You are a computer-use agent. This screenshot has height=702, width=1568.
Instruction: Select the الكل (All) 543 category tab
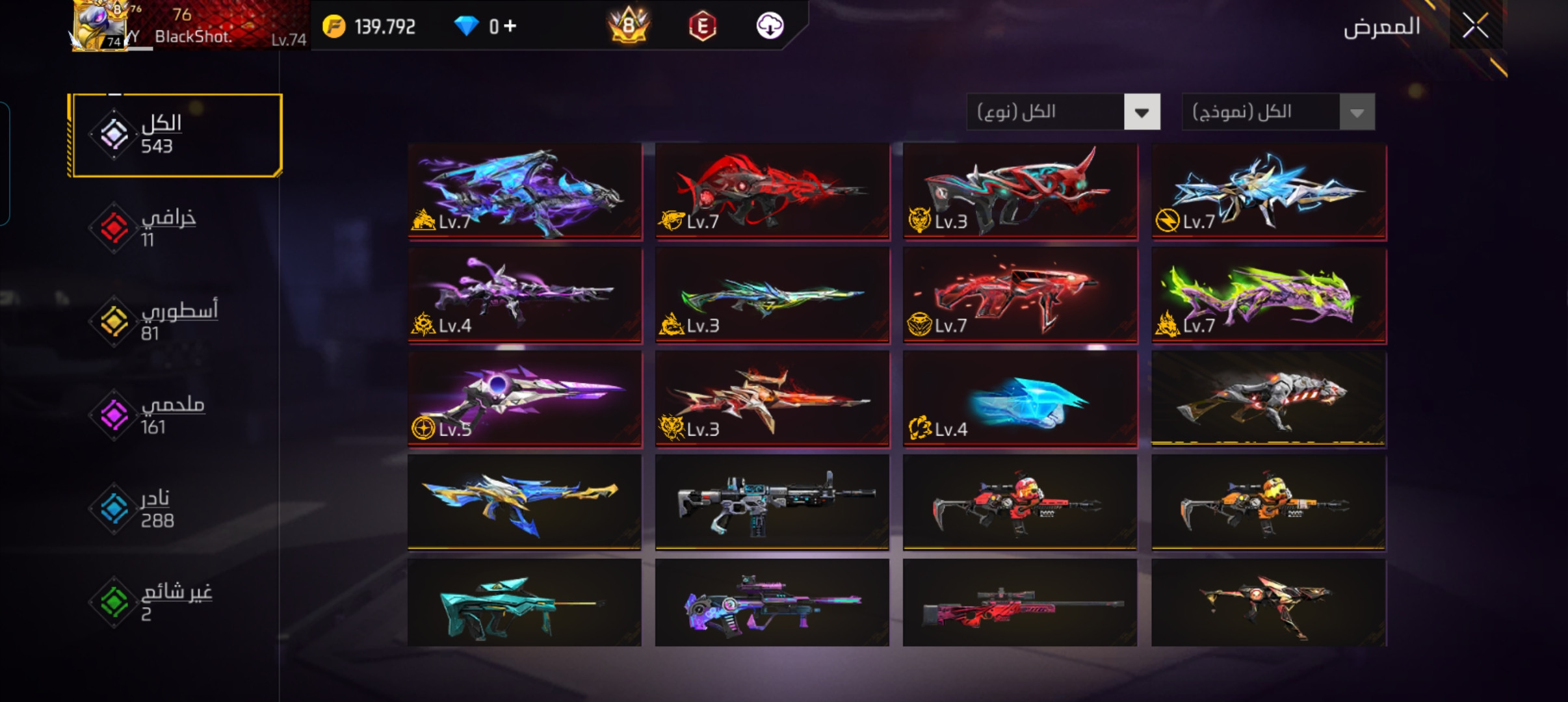point(176,135)
